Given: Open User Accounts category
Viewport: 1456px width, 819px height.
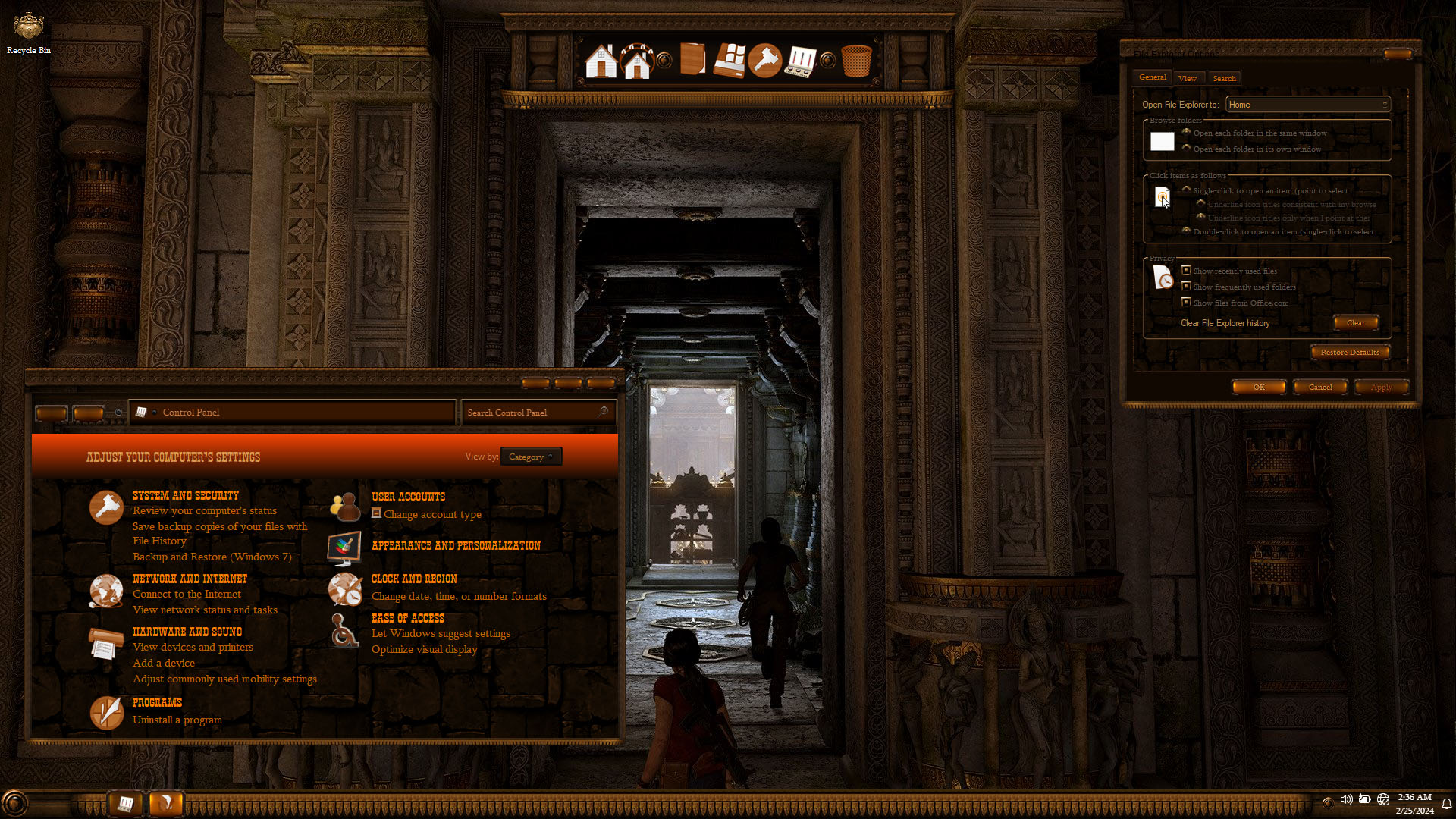Looking at the screenshot, I should pos(408,497).
